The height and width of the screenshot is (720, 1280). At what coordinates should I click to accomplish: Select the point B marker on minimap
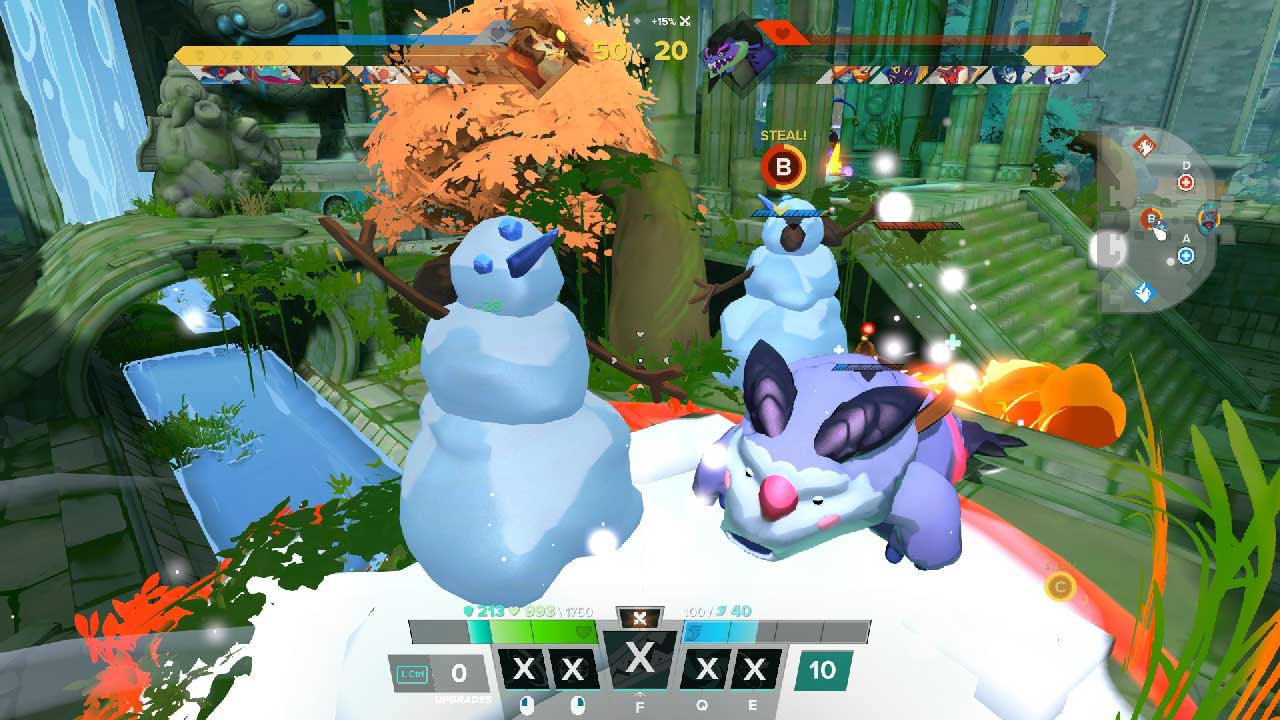pos(1152,218)
